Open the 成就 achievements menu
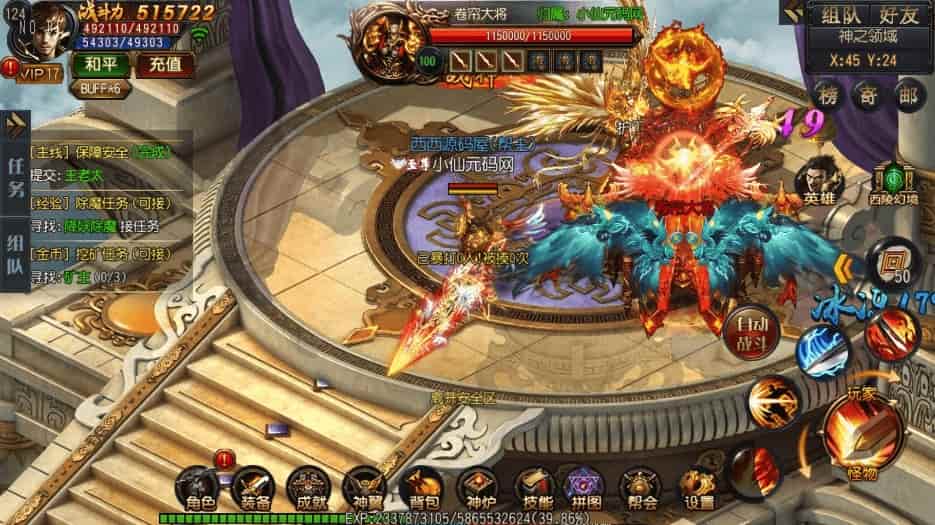 [x=307, y=489]
